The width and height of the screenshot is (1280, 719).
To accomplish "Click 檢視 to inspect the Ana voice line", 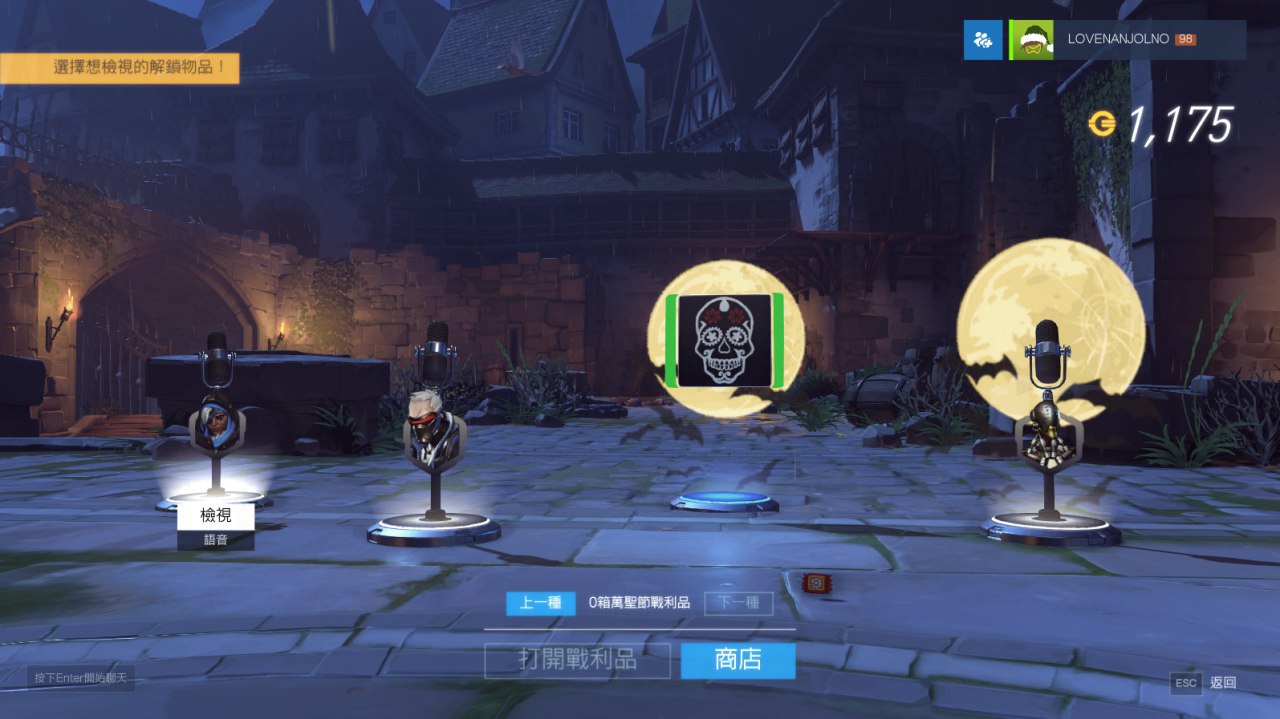I will (216, 516).
